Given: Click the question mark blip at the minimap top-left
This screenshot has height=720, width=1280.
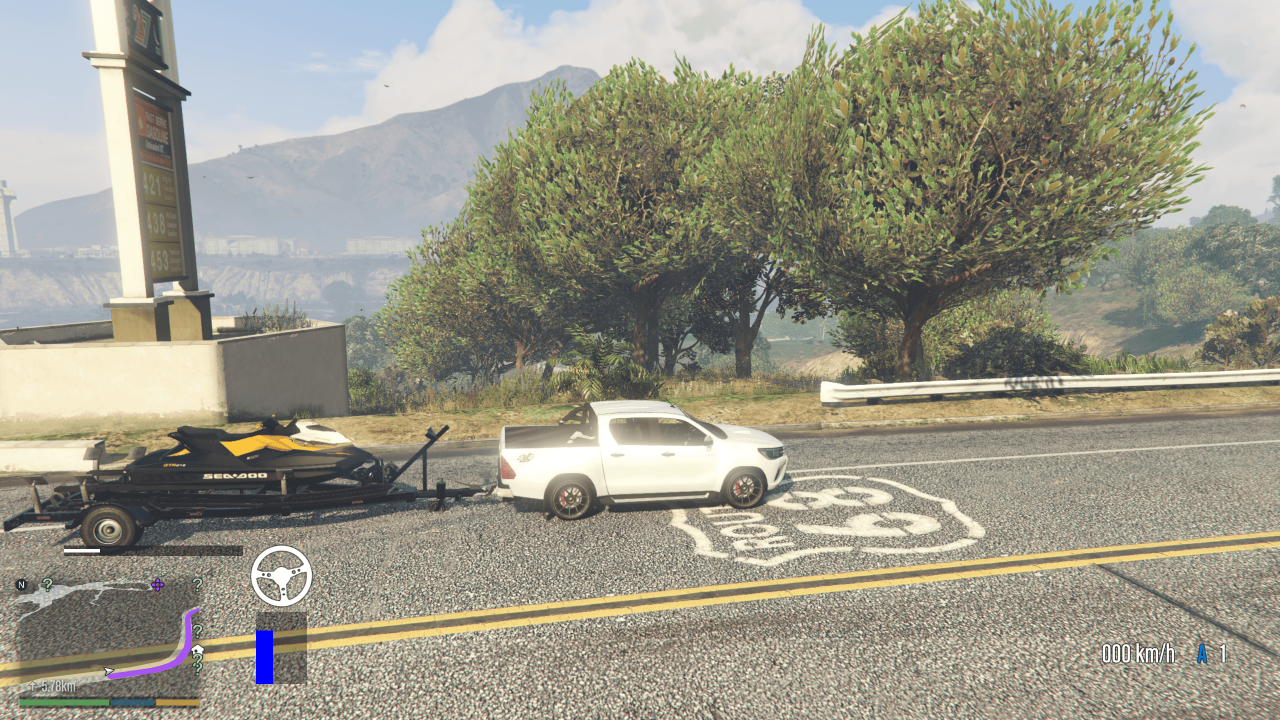Looking at the screenshot, I should pos(47,585).
